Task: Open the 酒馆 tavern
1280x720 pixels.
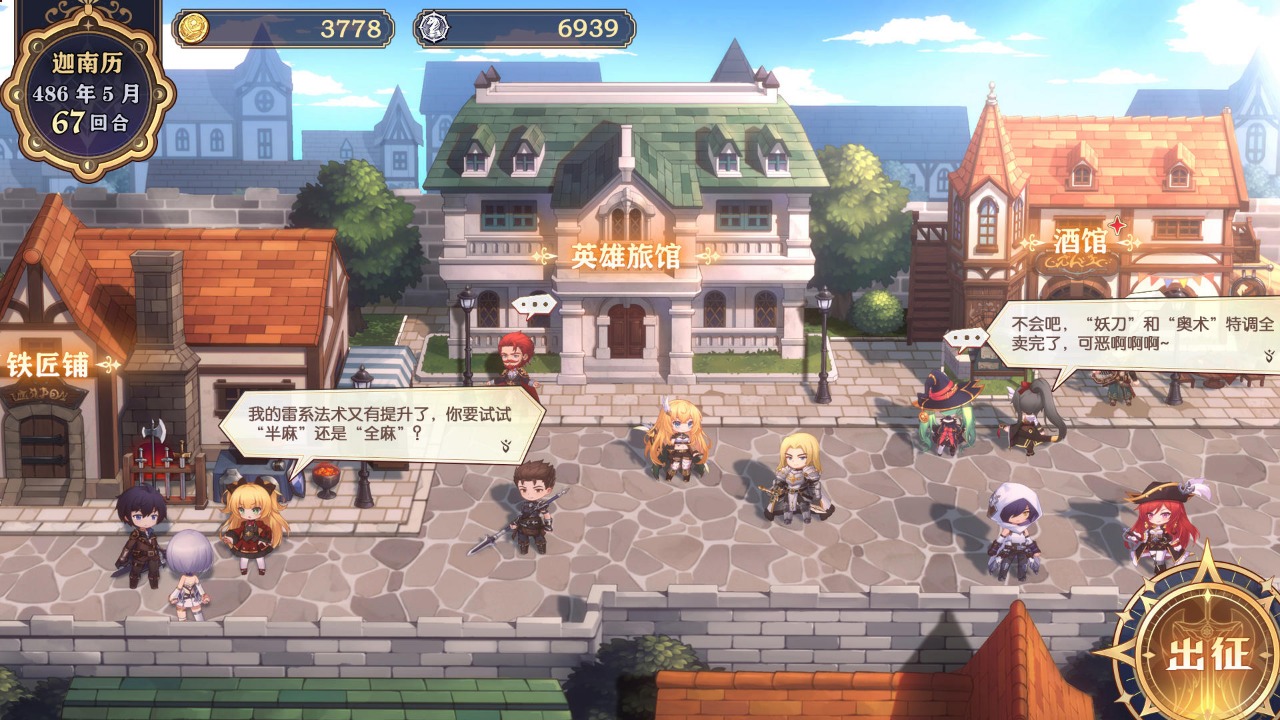Action: pyautogui.click(x=1079, y=241)
